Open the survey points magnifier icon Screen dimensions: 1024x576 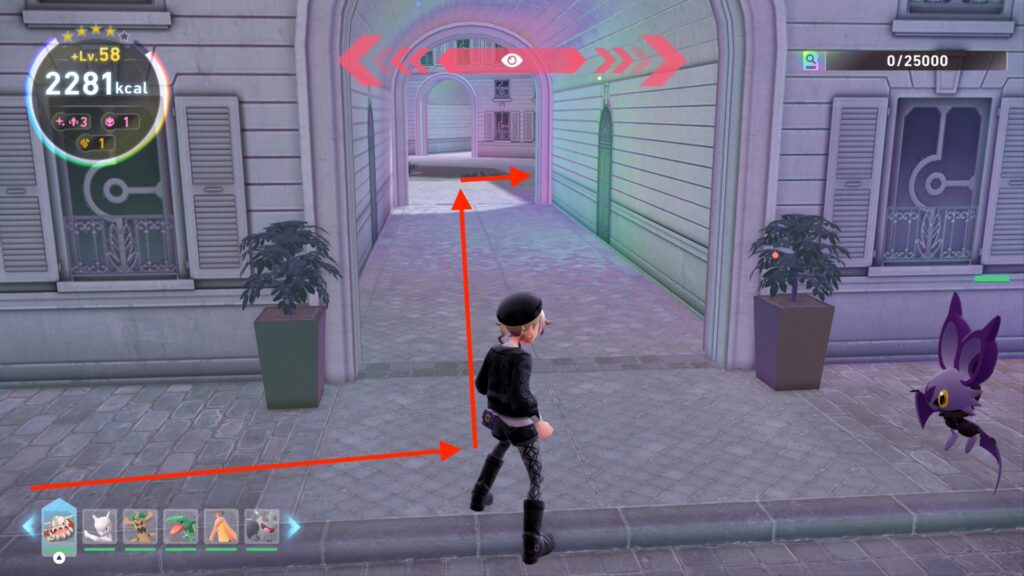(x=812, y=61)
